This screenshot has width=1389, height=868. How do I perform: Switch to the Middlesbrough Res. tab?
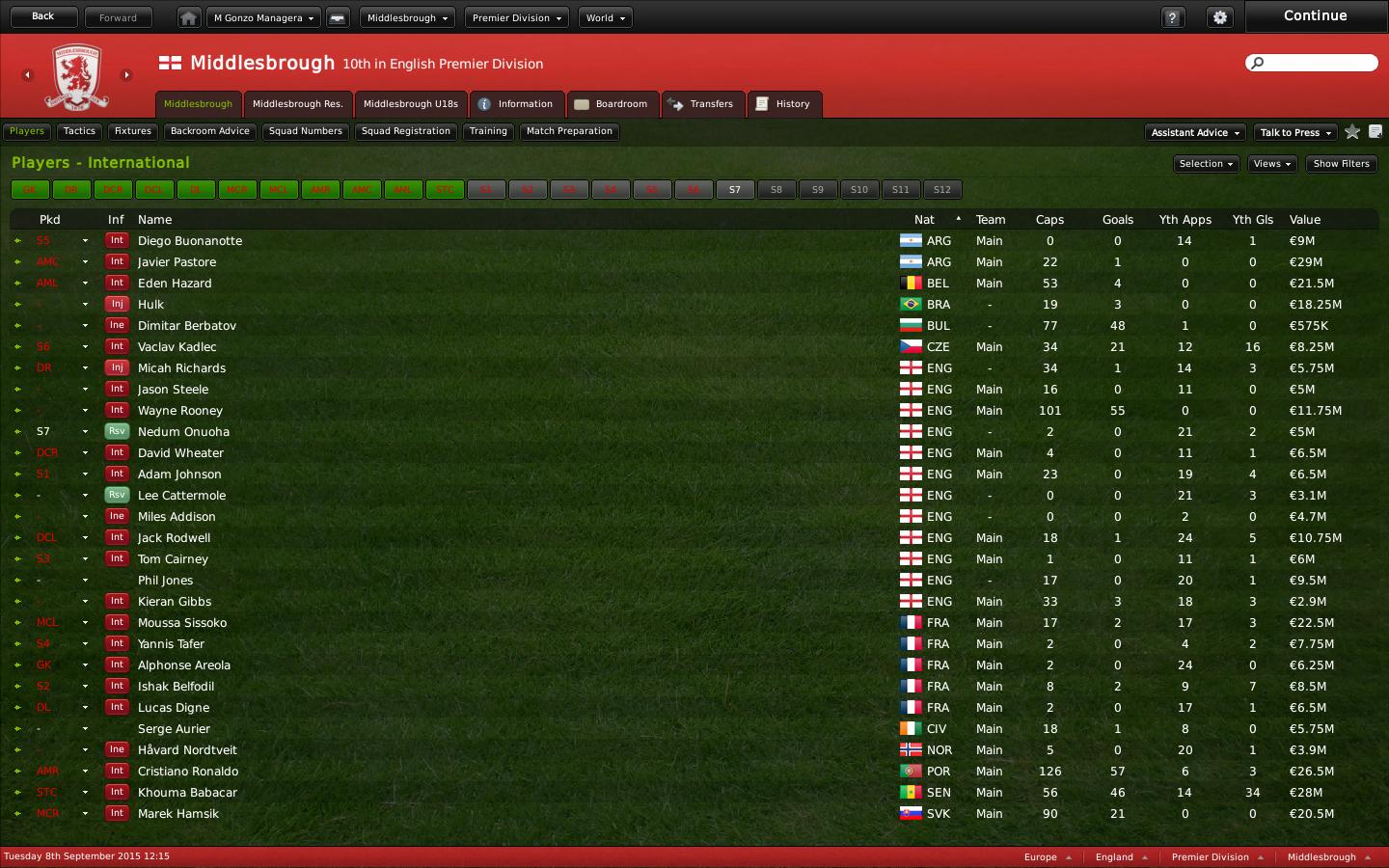297,104
